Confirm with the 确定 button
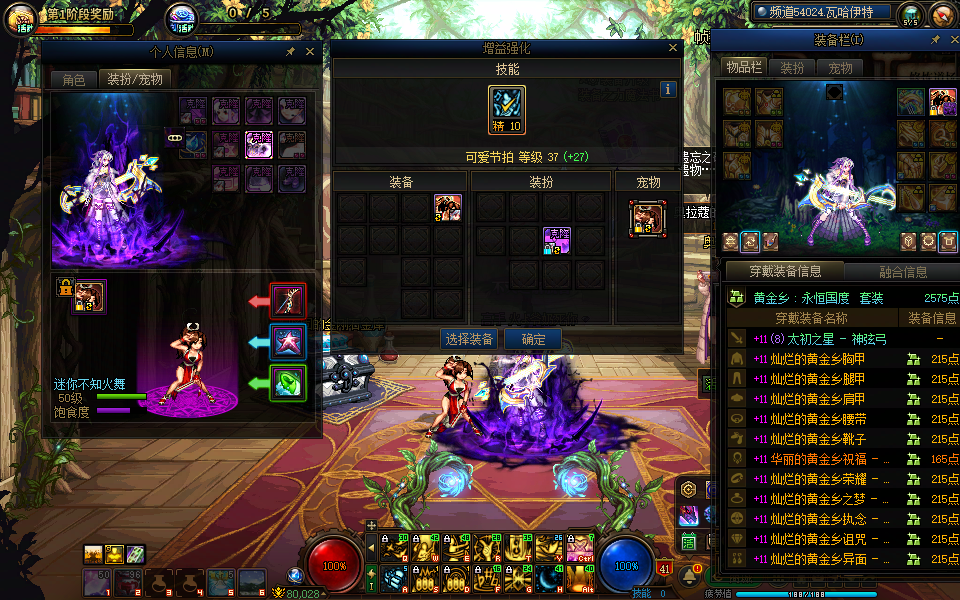Screen dimensions: 960x600 (533, 339)
